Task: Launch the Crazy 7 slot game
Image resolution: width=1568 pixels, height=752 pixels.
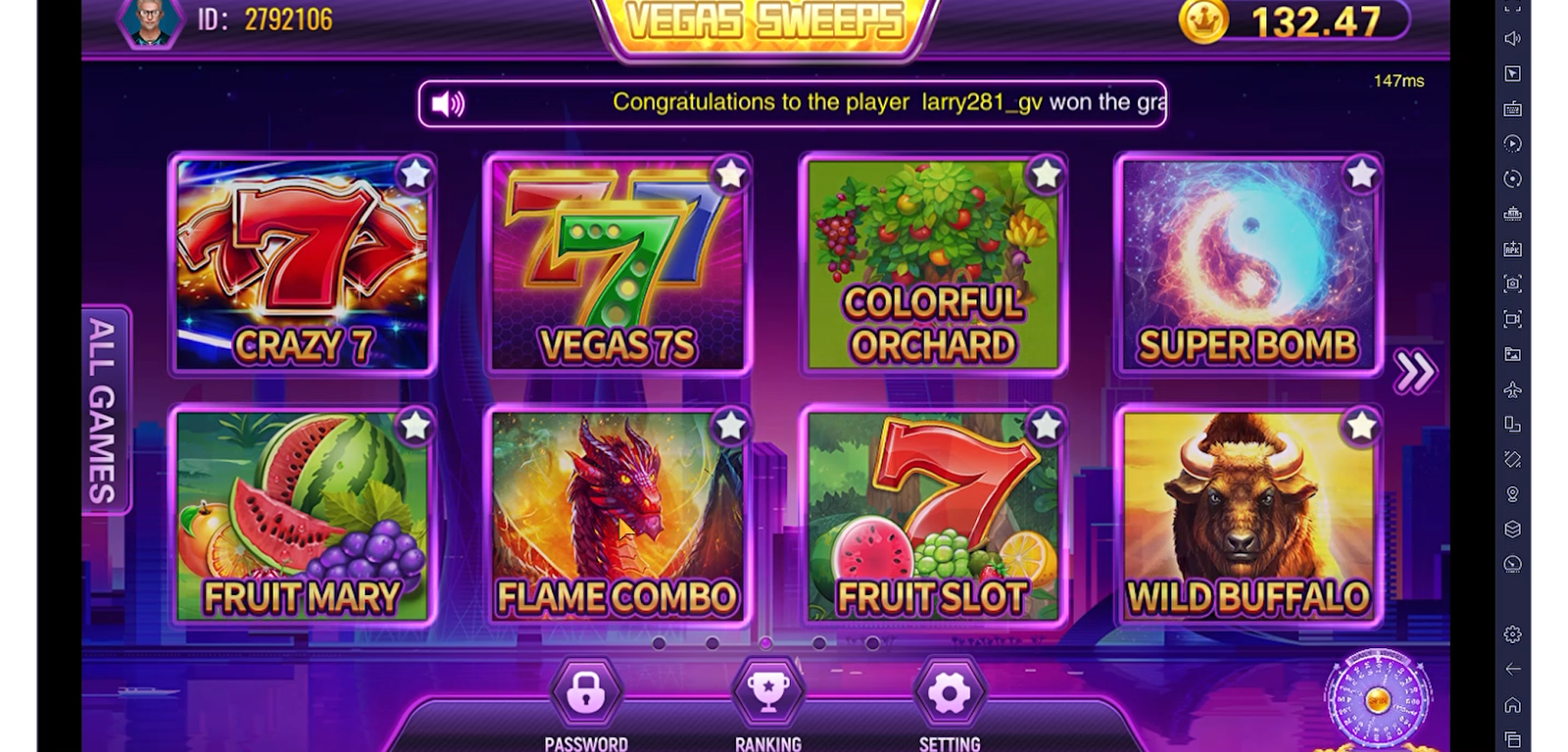Action: click(303, 265)
